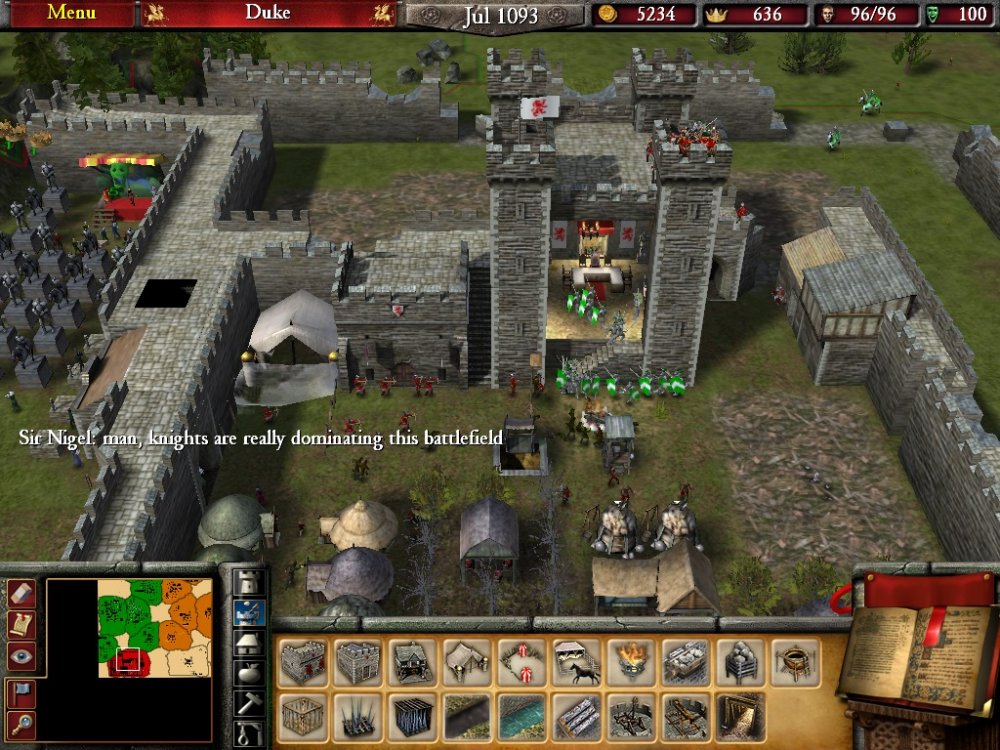1000x750 pixels.
Task: Open the scroll objectives icon
Action: click(22, 624)
